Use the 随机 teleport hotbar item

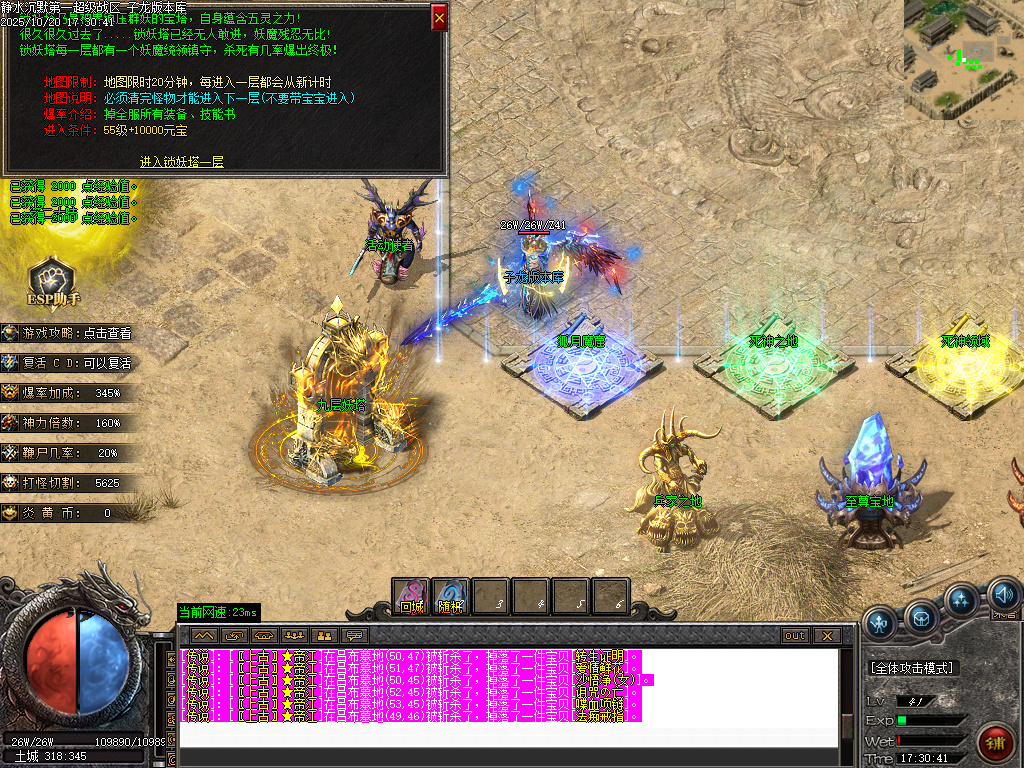(451, 597)
